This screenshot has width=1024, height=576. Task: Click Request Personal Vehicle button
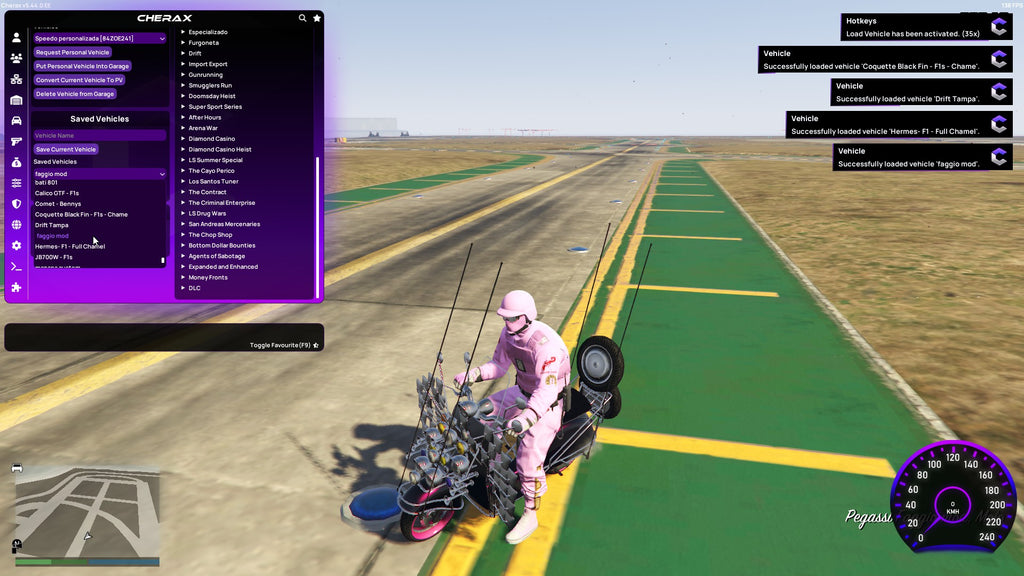(x=72, y=52)
